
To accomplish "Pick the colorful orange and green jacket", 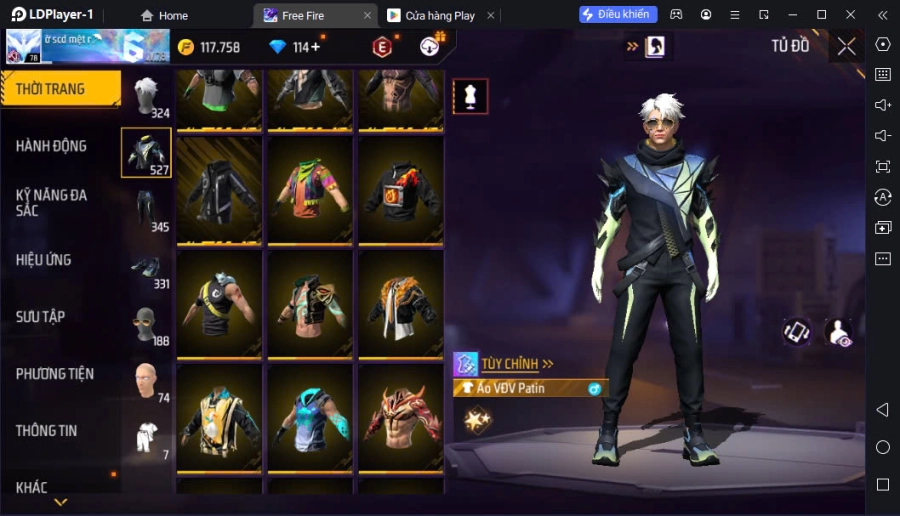I will click(x=310, y=190).
